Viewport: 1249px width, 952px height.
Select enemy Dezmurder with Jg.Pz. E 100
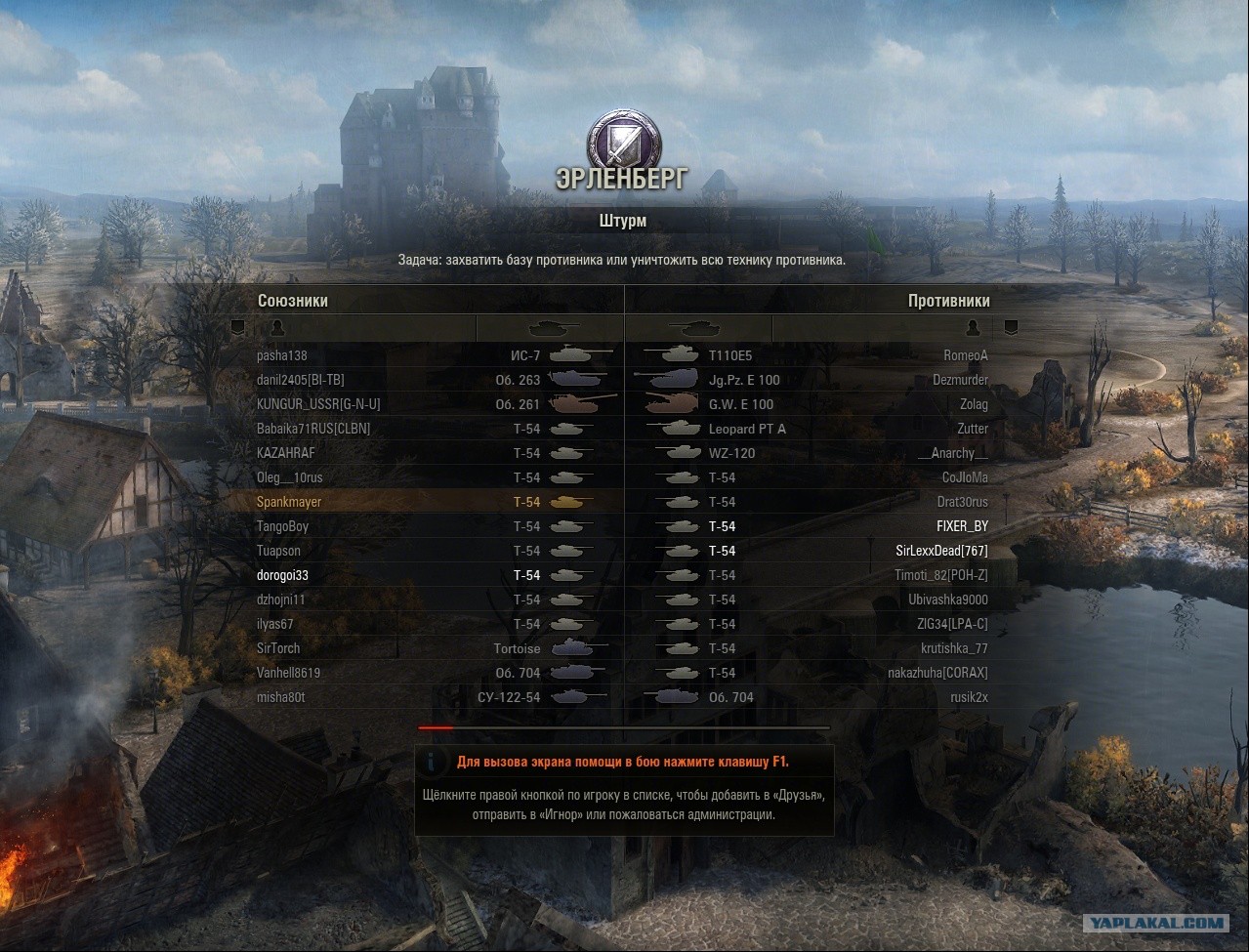click(x=960, y=380)
